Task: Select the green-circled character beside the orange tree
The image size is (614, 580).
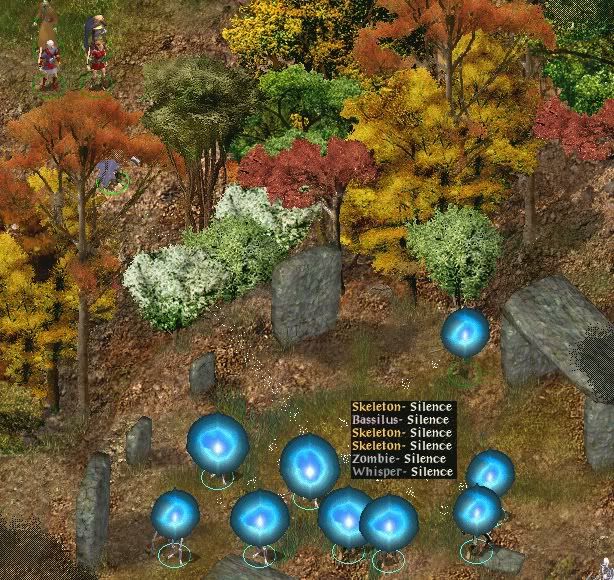Action: point(110,173)
